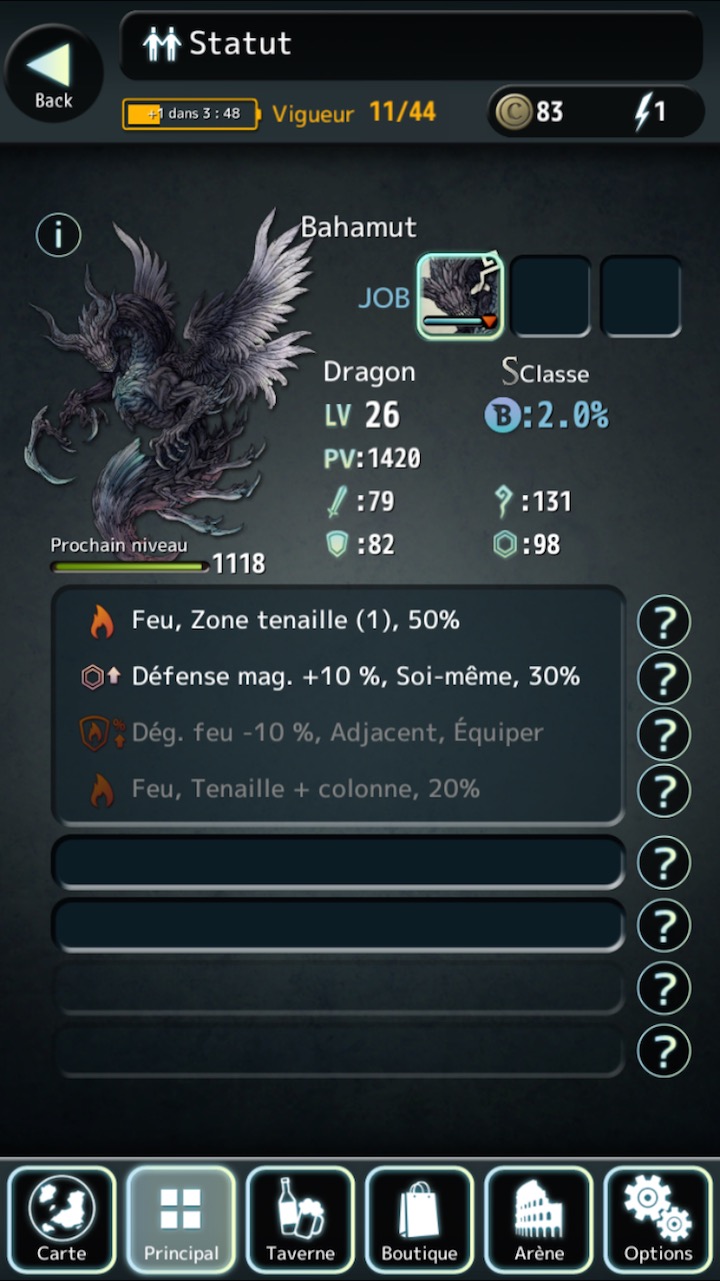
Task: Switch to the Principal tab
Action: (x=181, y=1219)
